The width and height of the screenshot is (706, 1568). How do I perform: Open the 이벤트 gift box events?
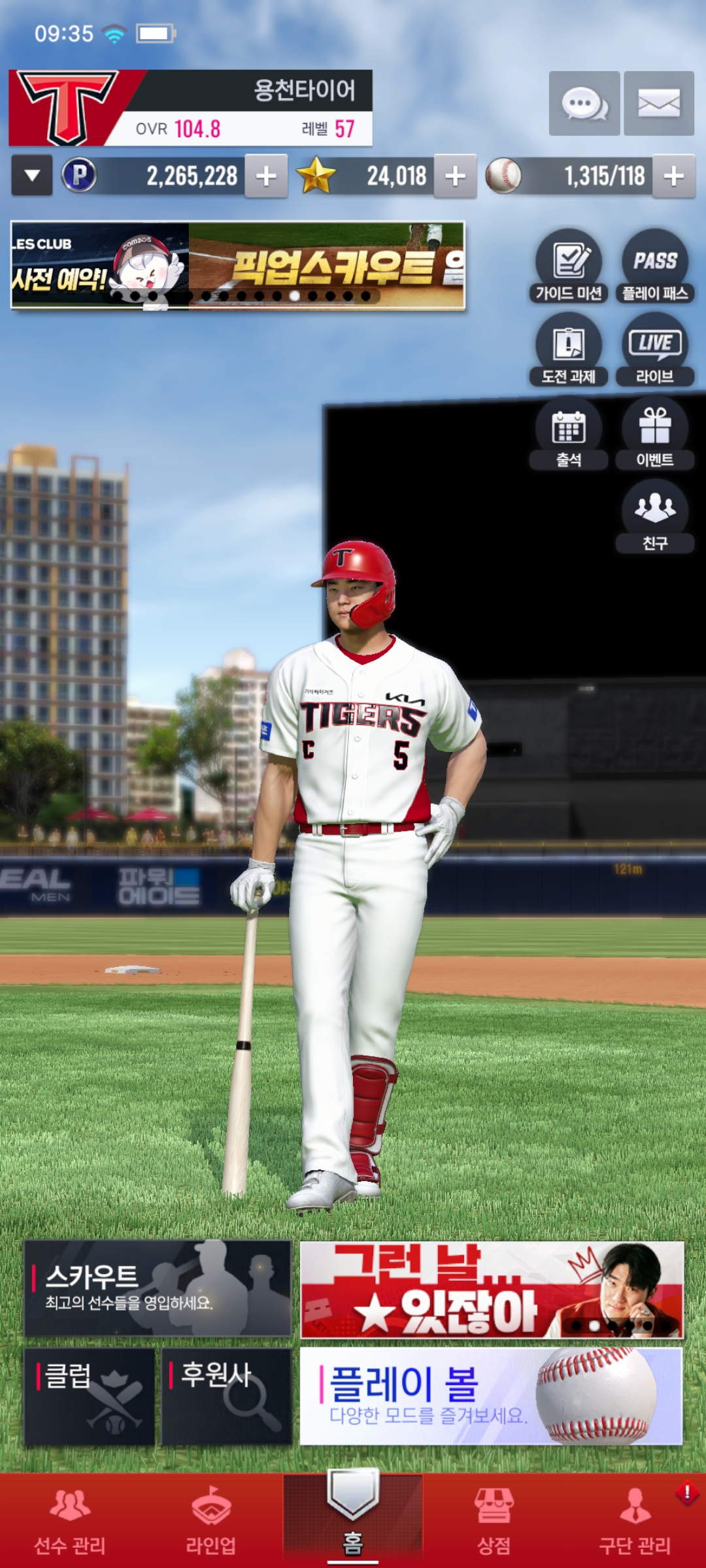654,434
